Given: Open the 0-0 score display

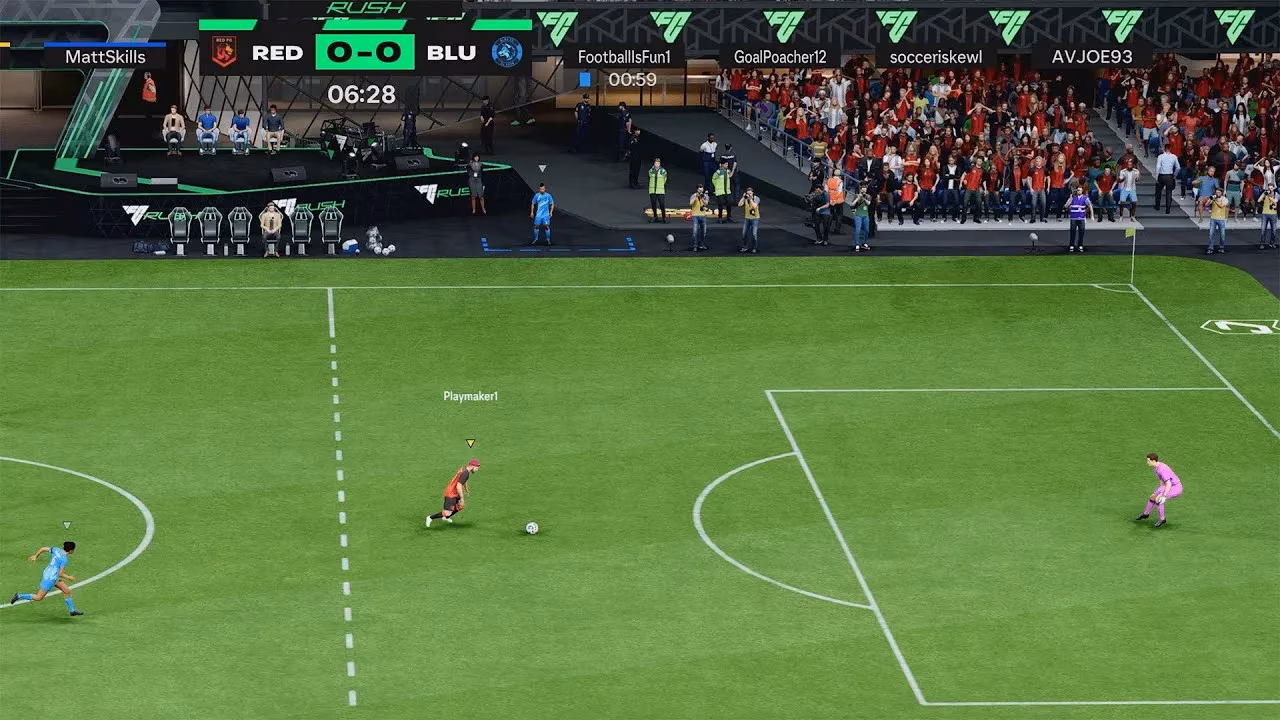Looking at the screenshot, I should 364,51.
